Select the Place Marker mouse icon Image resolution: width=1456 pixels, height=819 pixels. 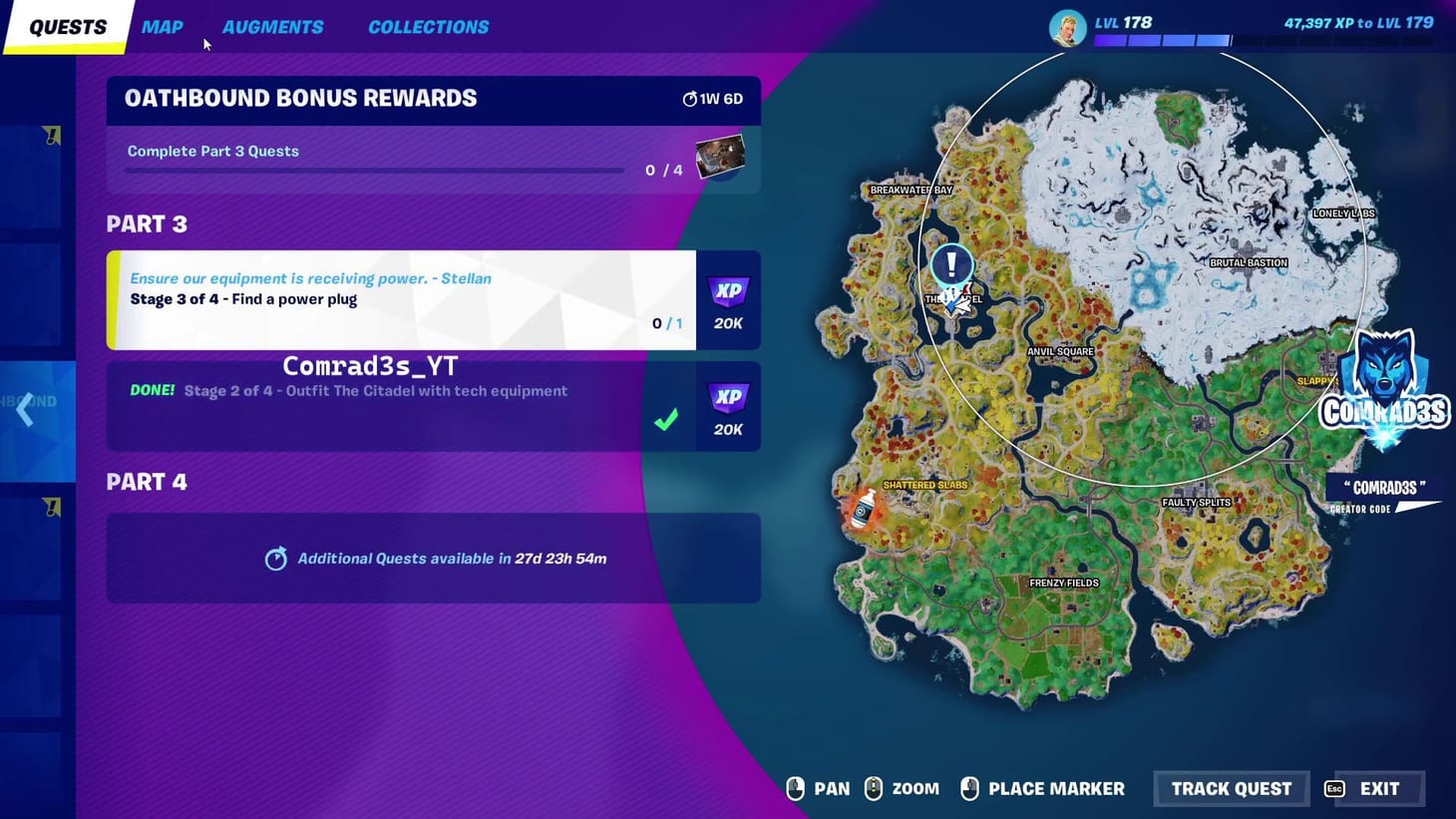tap(969, 788)
